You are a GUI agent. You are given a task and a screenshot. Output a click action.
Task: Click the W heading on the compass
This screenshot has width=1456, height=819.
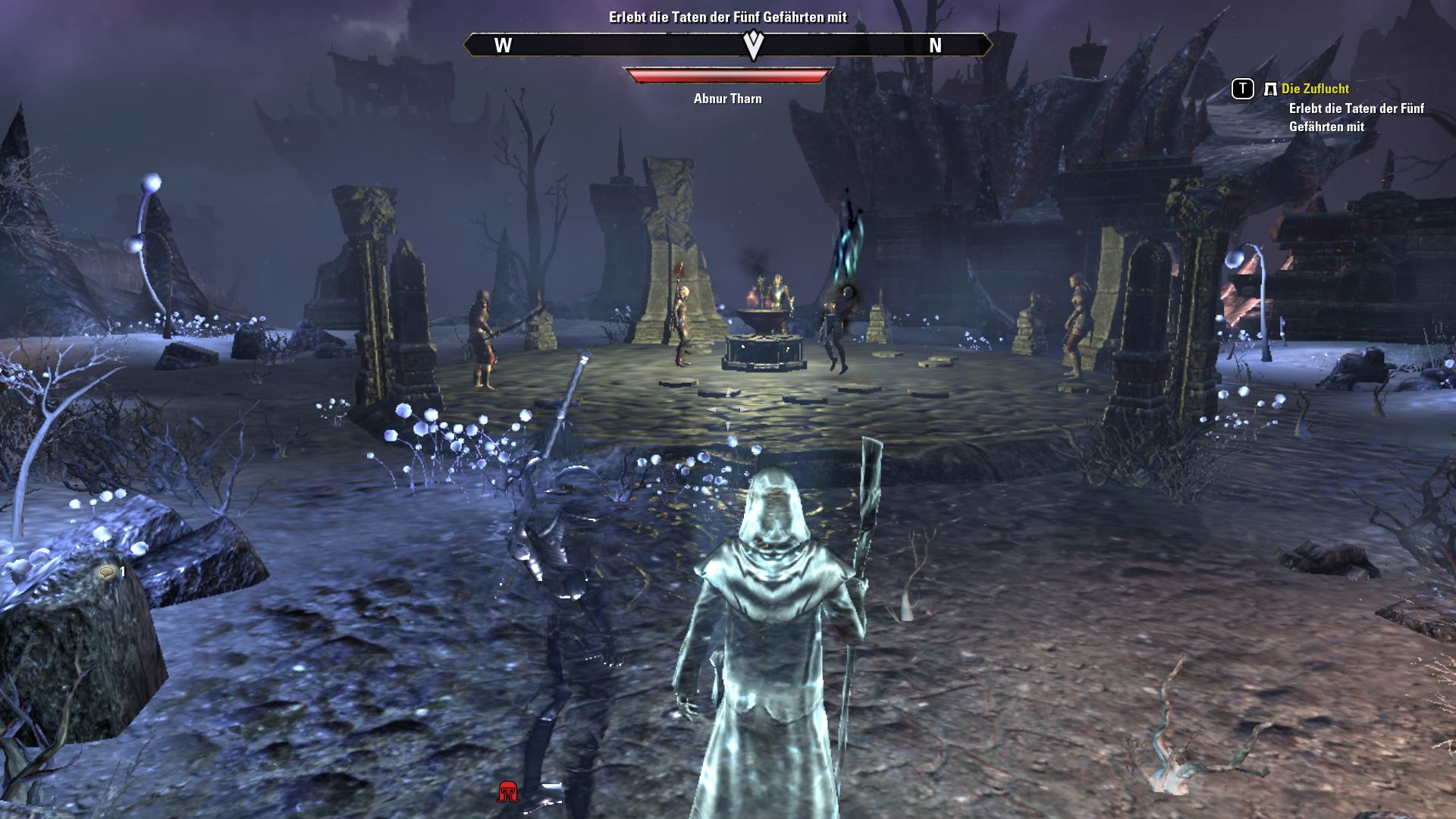[x=501, y=45]
